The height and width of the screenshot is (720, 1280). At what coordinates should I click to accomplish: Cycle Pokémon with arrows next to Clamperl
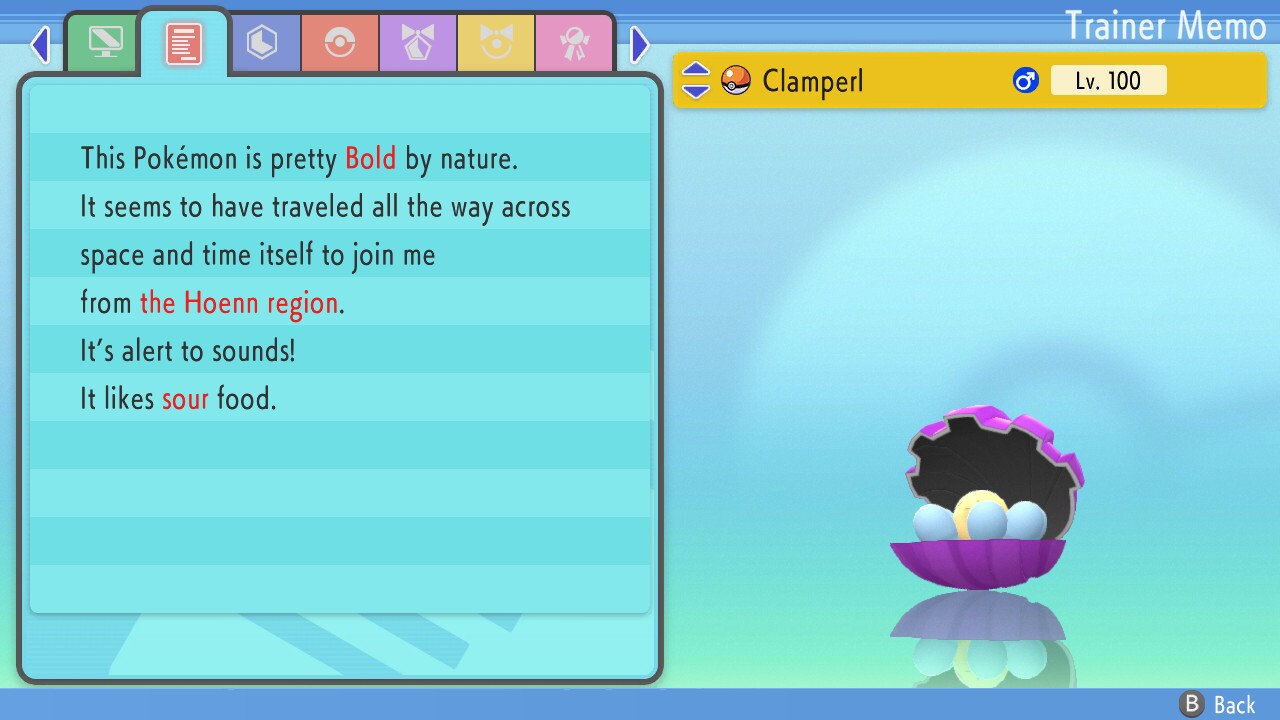click(x=696, y=80)
